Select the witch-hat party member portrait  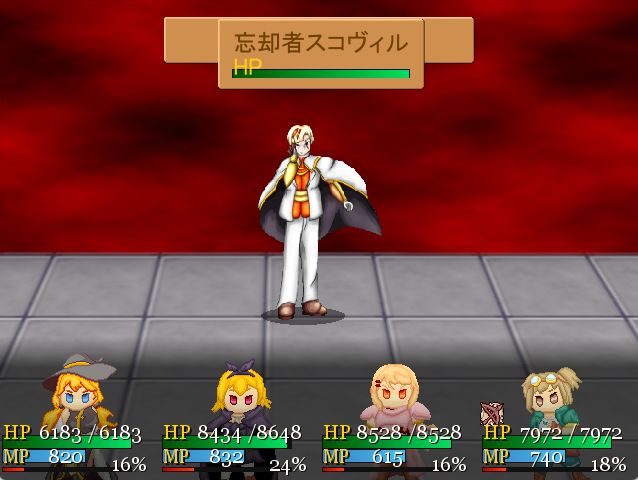click(77, 395)
